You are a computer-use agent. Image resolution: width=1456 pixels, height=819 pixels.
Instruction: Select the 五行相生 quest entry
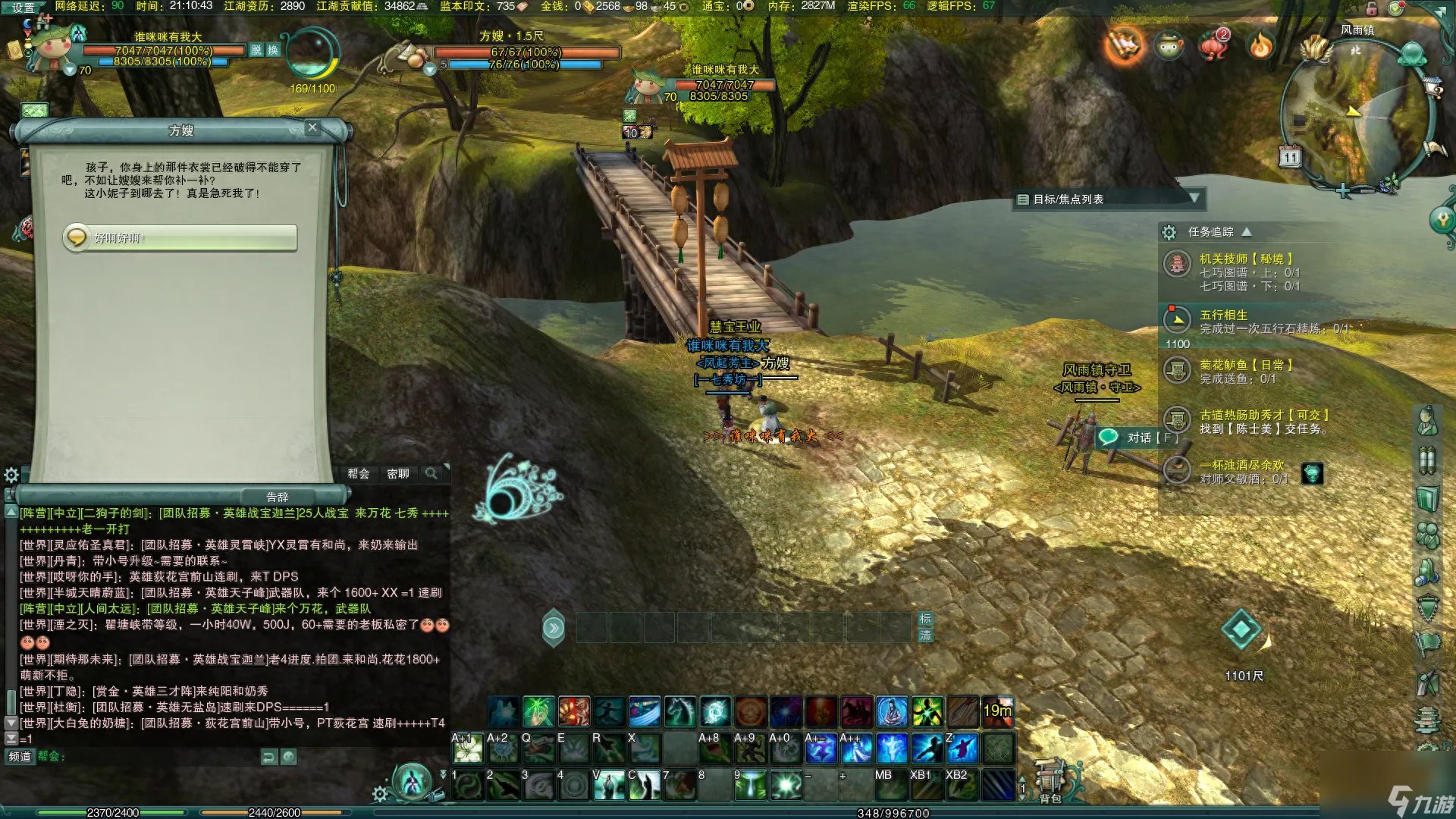(x=1222, y=315)
